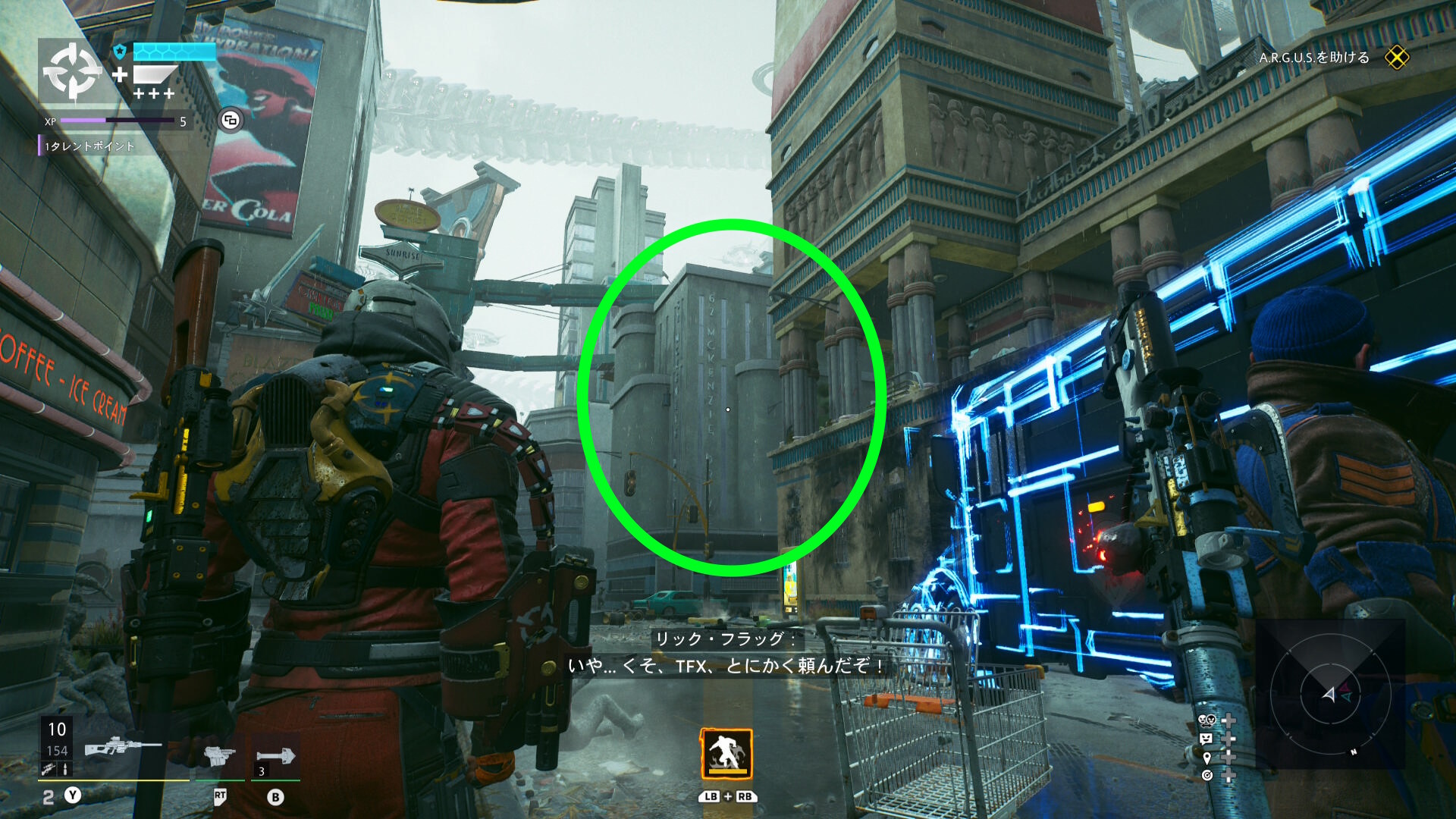Click the map pin waypoint icon
This screenshot has height=819, width=1456.
[x=1207, y=757]
